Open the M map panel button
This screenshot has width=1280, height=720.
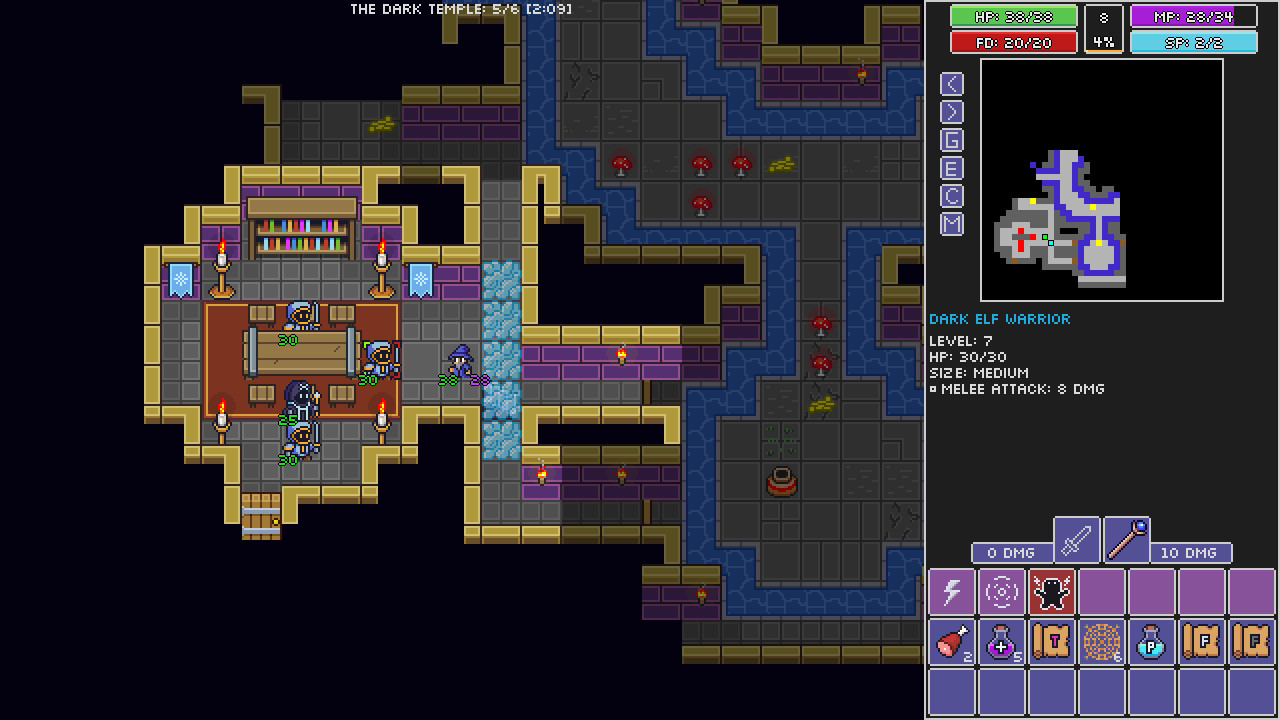tap(951, 224)
